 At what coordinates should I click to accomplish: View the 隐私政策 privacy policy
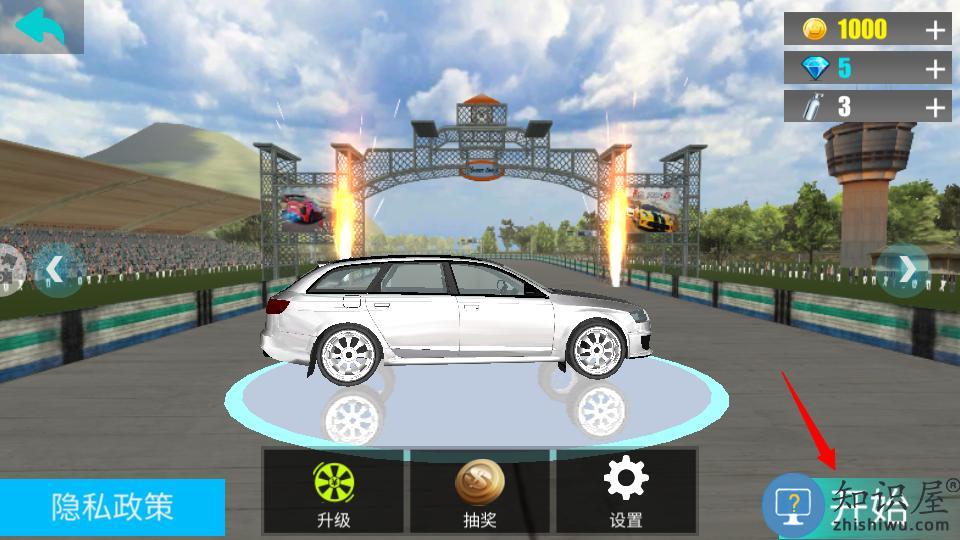112,507
